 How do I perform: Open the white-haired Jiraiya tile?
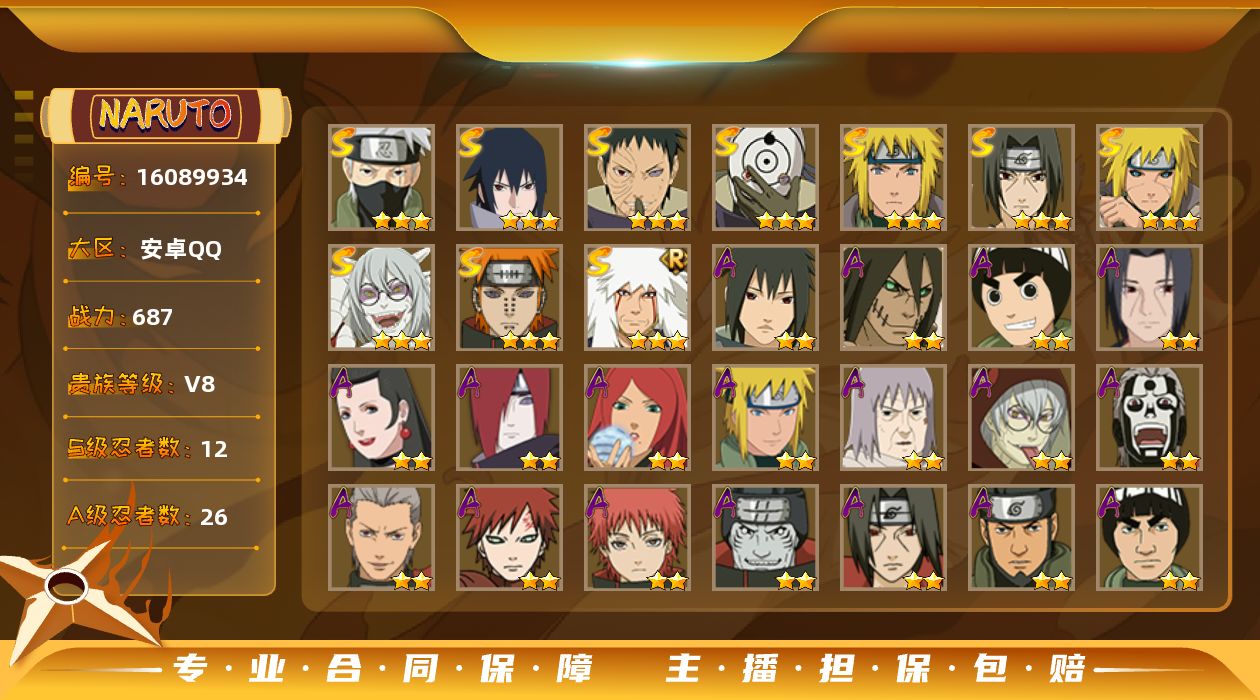click(x=637, y=297)
